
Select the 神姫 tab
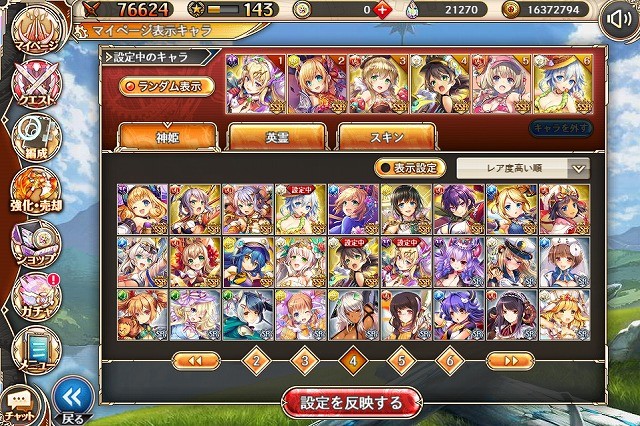pos(166,137)
